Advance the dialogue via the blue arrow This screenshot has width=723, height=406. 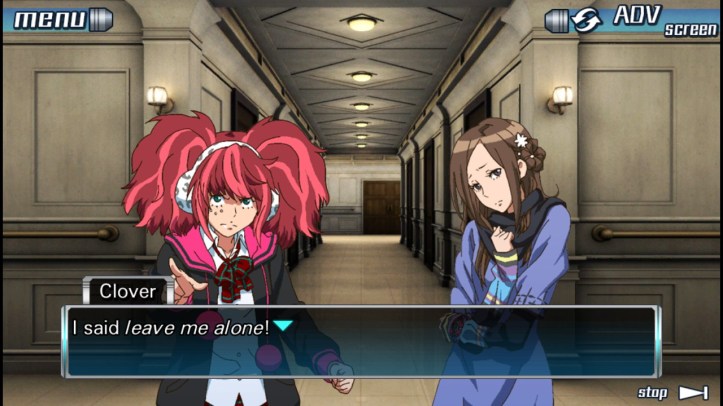[285, 326]
